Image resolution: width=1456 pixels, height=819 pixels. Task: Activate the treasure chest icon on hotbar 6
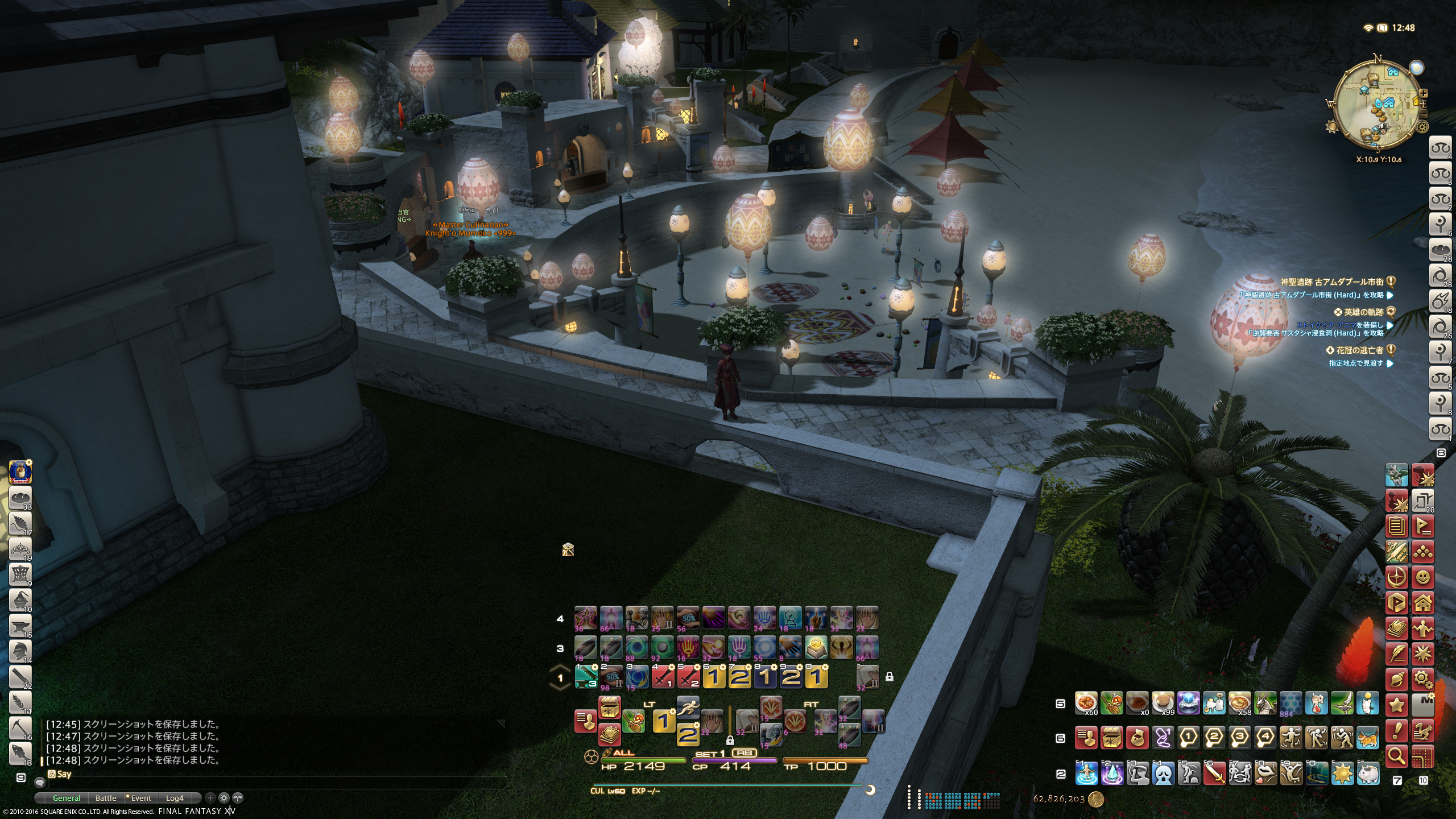(x=1112, y=738)
